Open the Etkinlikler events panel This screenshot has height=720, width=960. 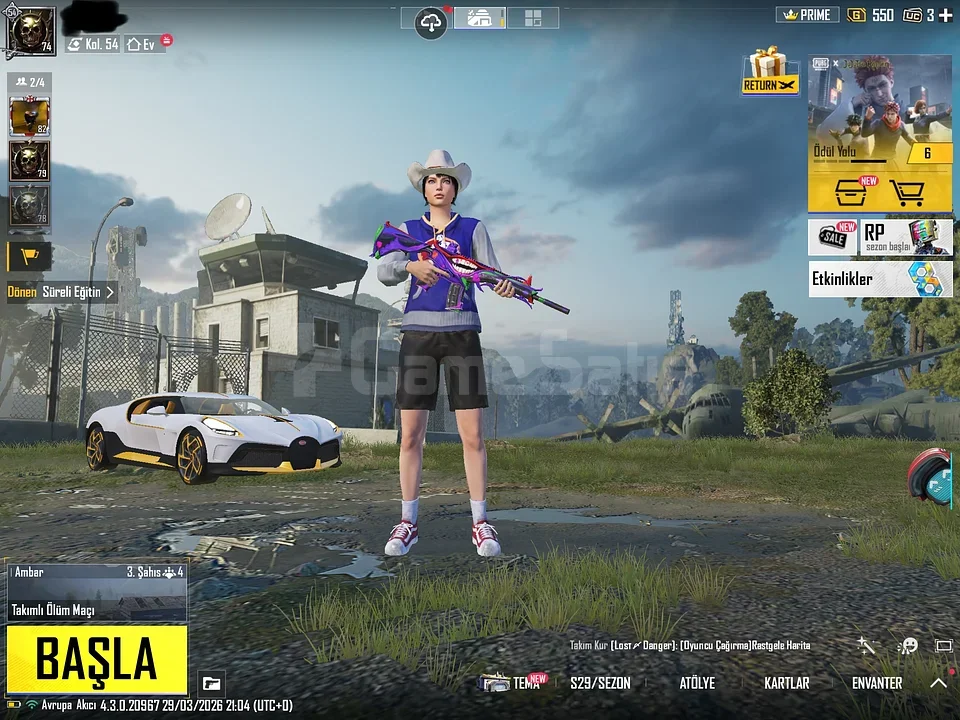click(880, 279)
